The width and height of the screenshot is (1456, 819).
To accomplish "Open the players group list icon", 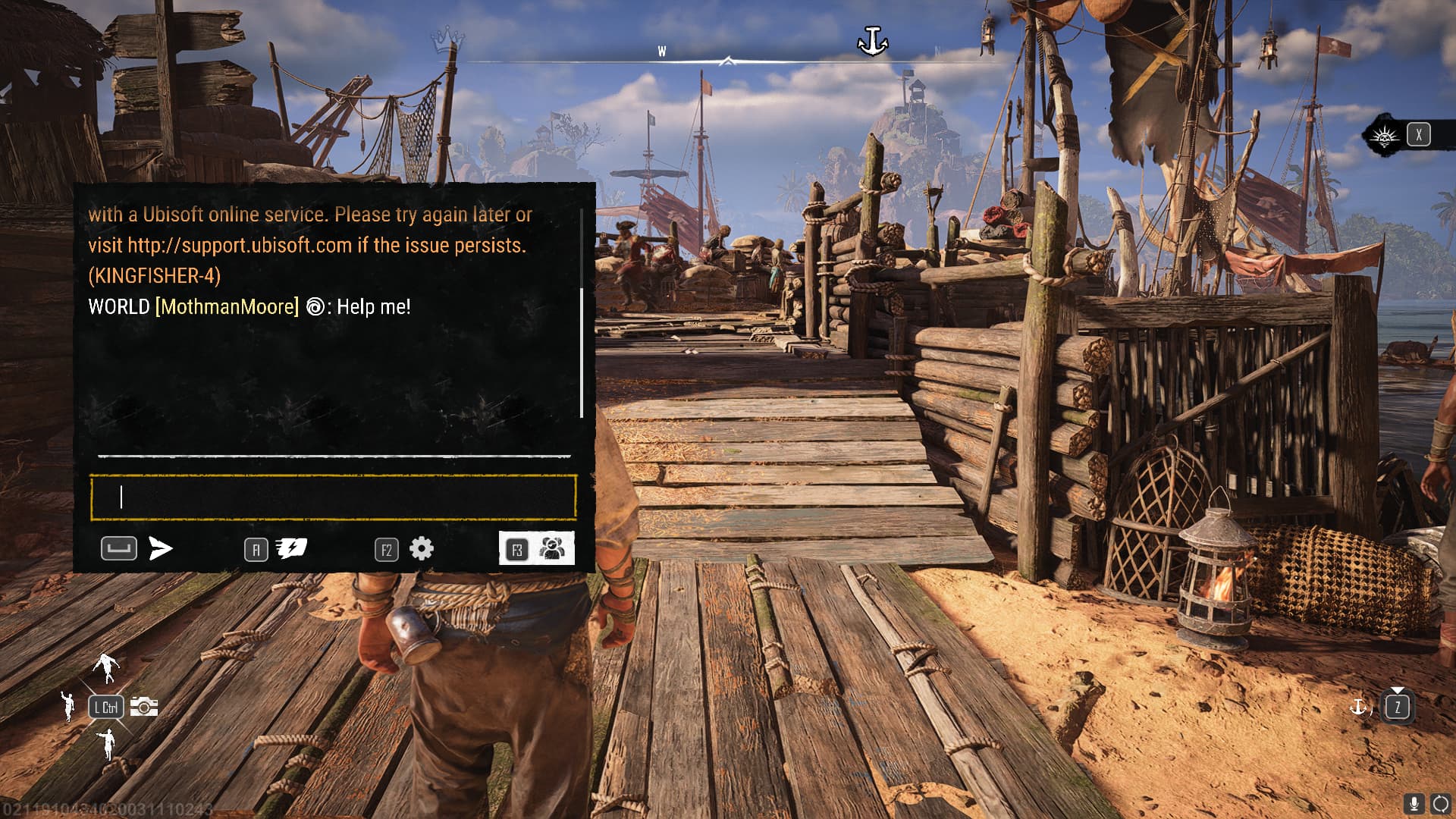I will pyautogui.click(x=552, y=548).
